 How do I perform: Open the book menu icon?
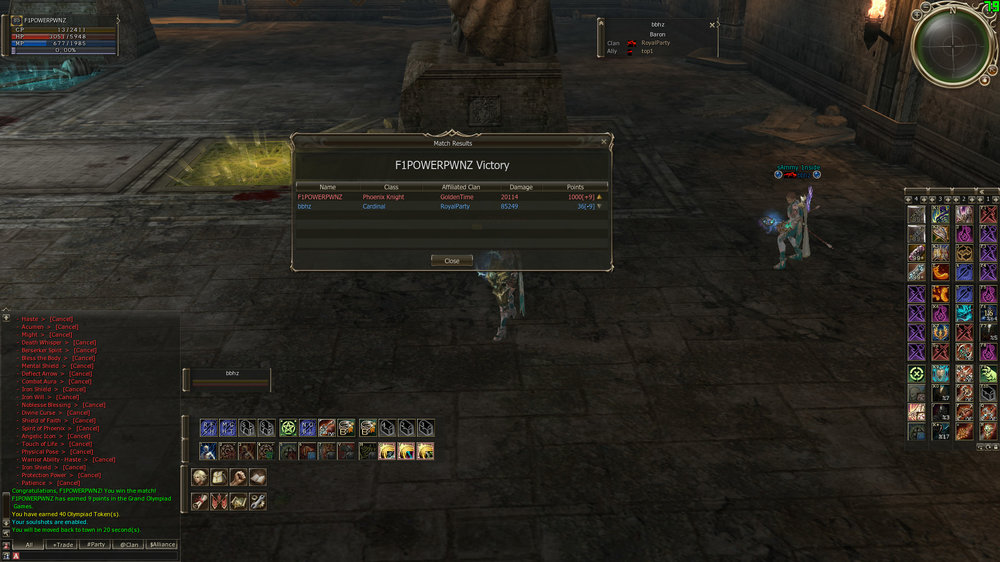tap(258, 477)
